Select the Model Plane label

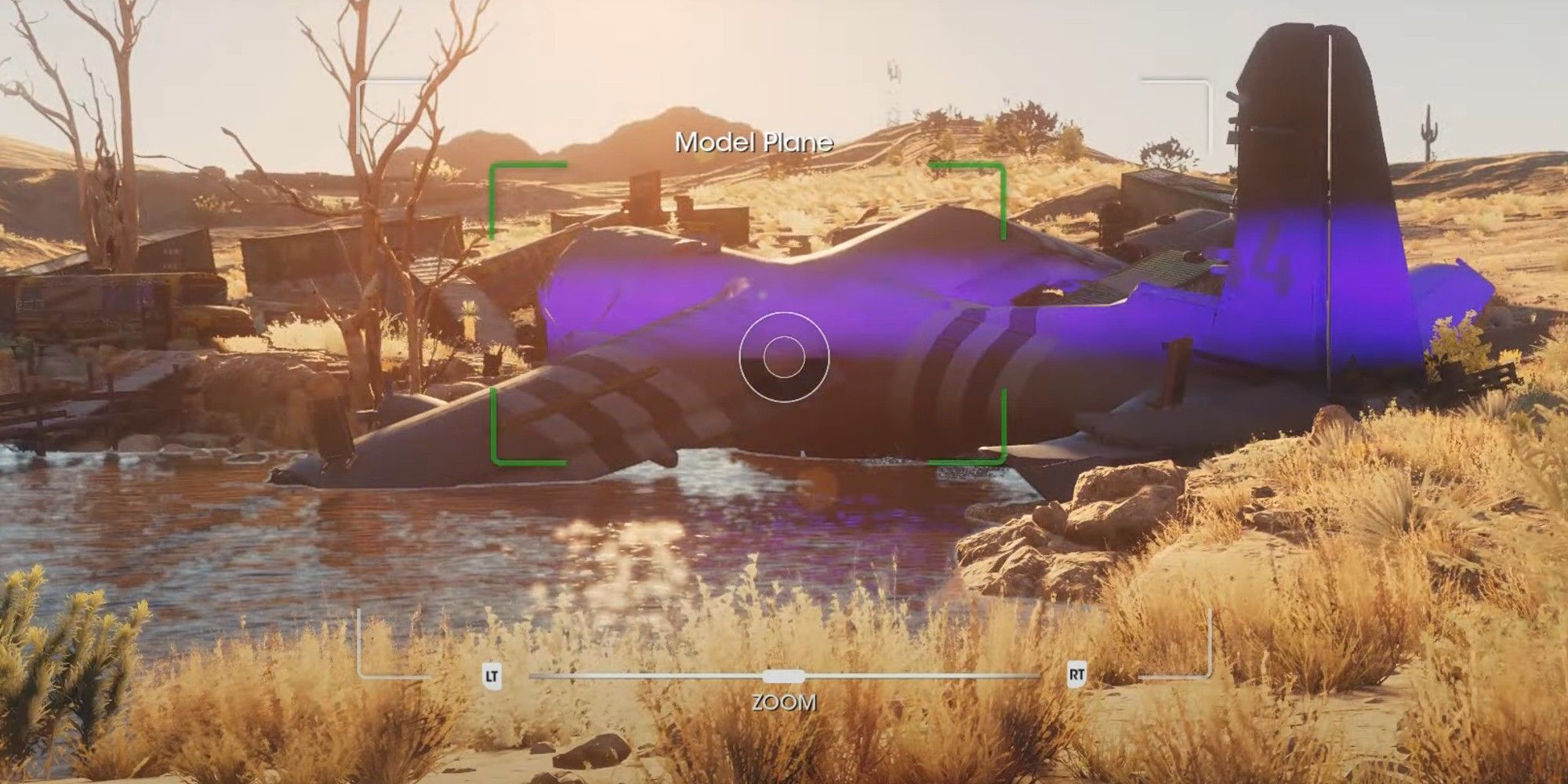pos(755,143)
